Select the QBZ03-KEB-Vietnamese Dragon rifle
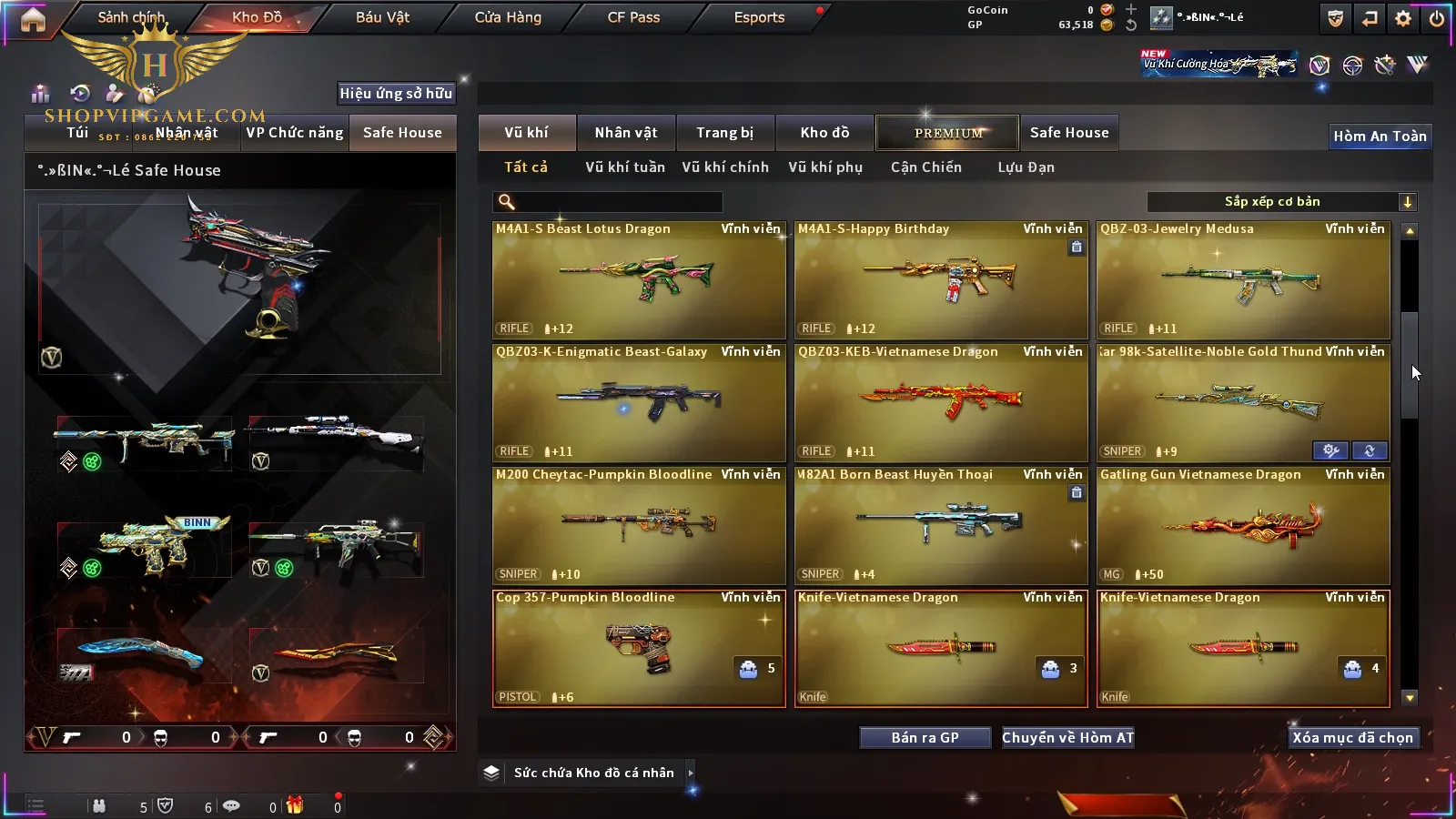 tap(941, 402)
